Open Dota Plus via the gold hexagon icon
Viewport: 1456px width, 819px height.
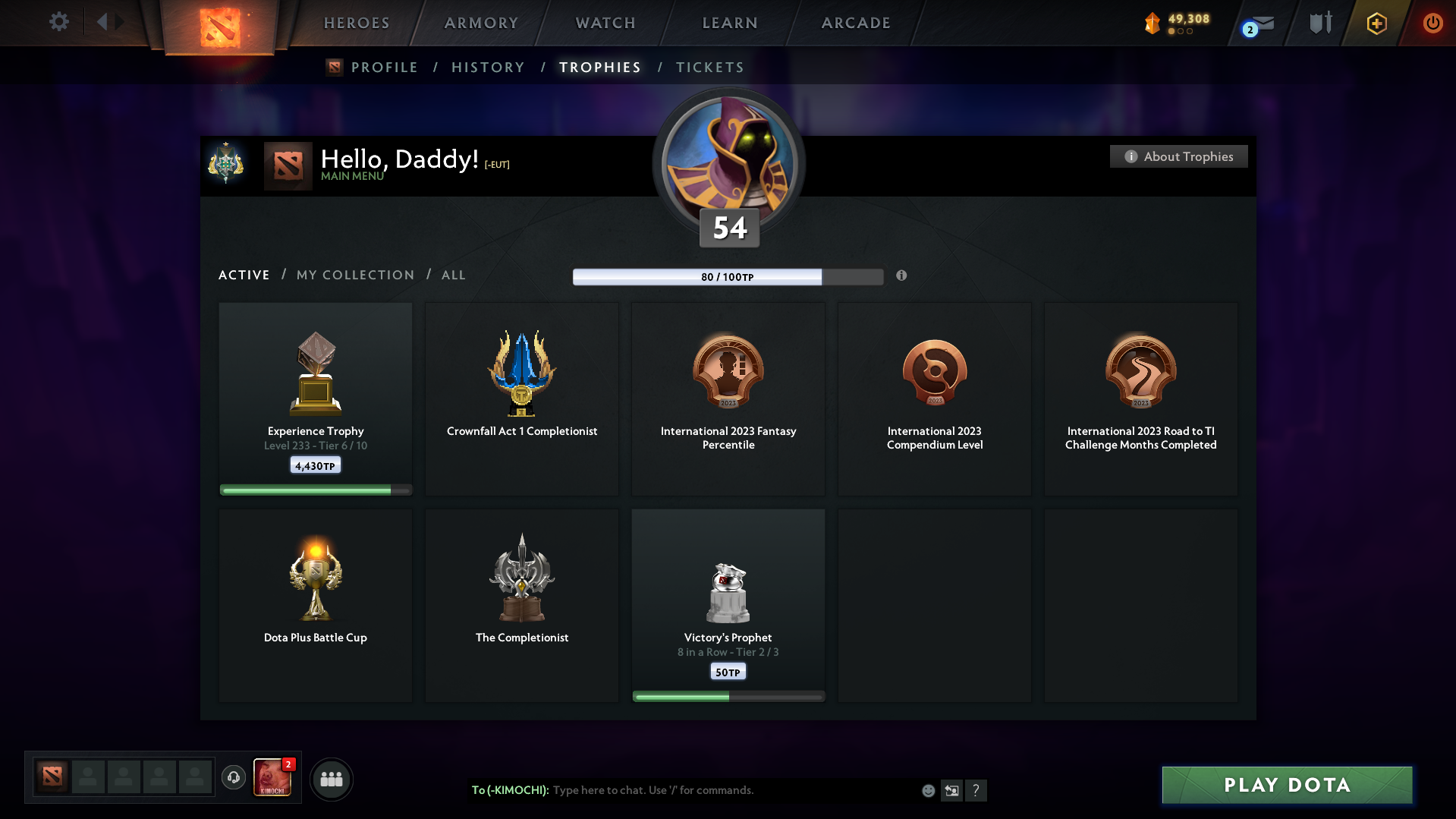1376,23
